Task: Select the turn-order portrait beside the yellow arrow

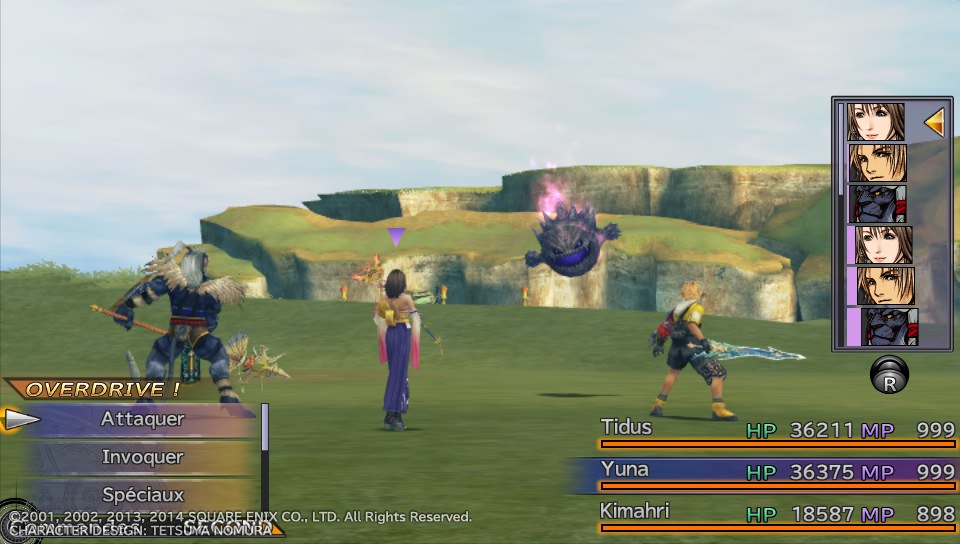Action: tap(876, 121)
